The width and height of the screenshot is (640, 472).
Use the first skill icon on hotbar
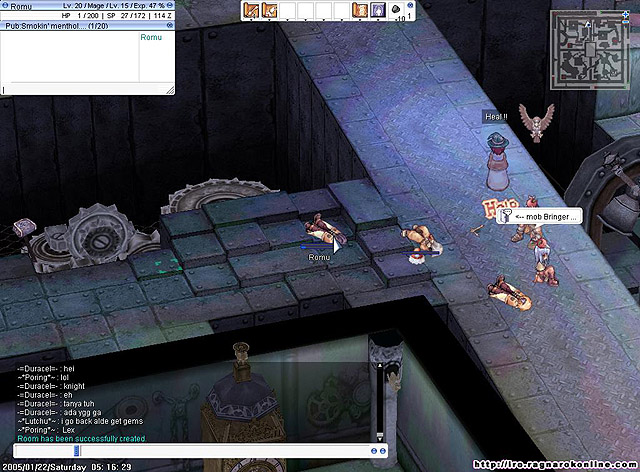pos(251,10)
